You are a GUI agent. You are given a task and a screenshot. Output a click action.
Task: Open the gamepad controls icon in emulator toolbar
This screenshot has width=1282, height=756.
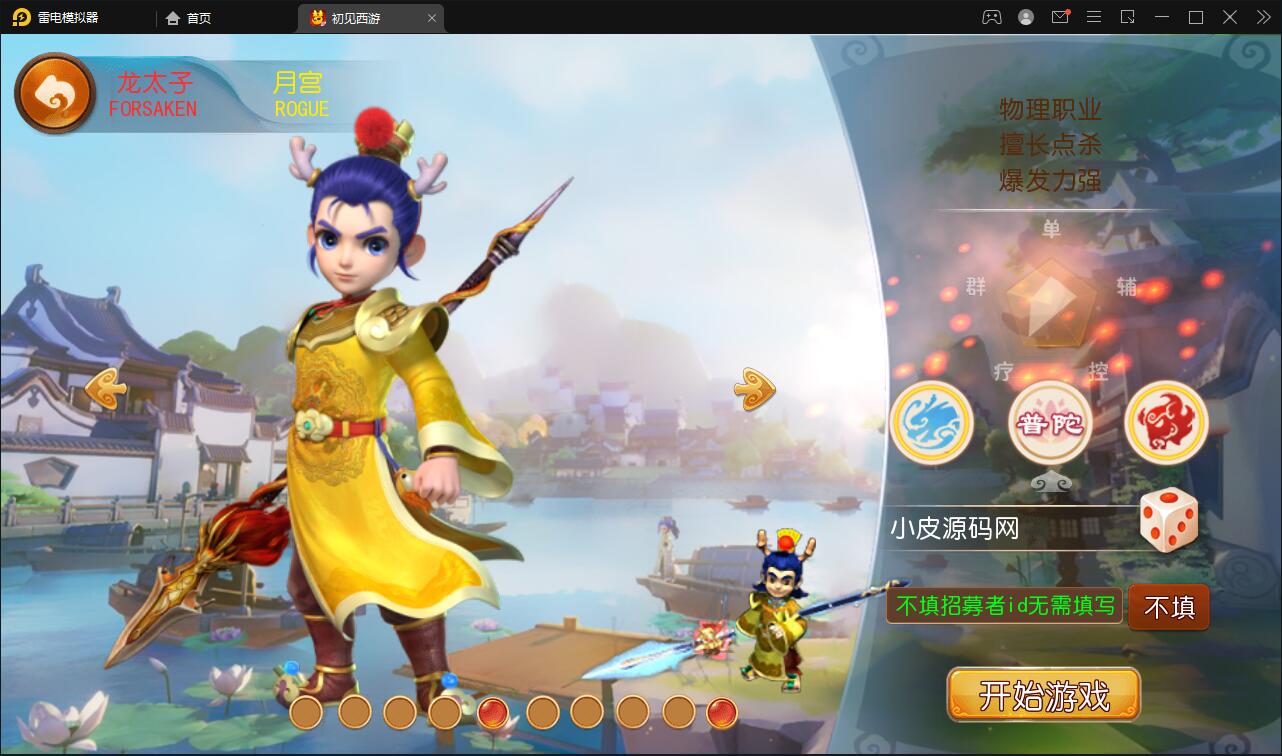coord(990,17)
